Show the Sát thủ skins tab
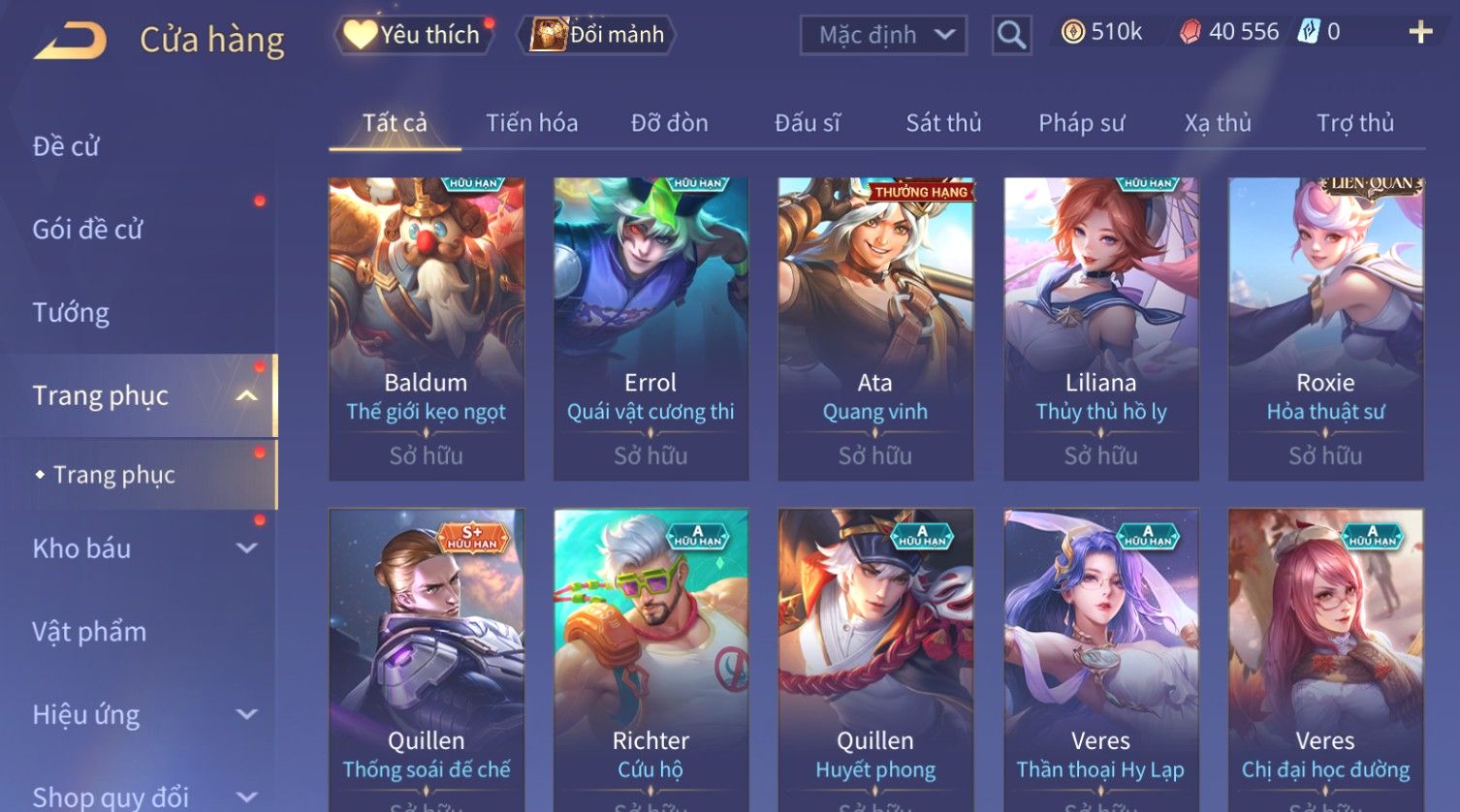1460x812 pixels. [x=943, y=123]
